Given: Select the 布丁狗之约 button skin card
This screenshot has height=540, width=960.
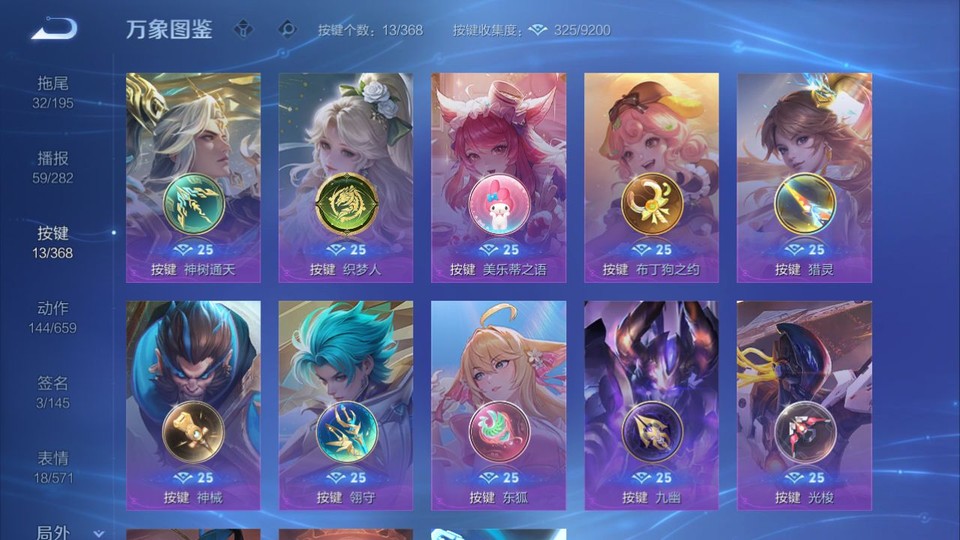Looking at the screenshot, I should pyautogui.click(x=651, y=177).
